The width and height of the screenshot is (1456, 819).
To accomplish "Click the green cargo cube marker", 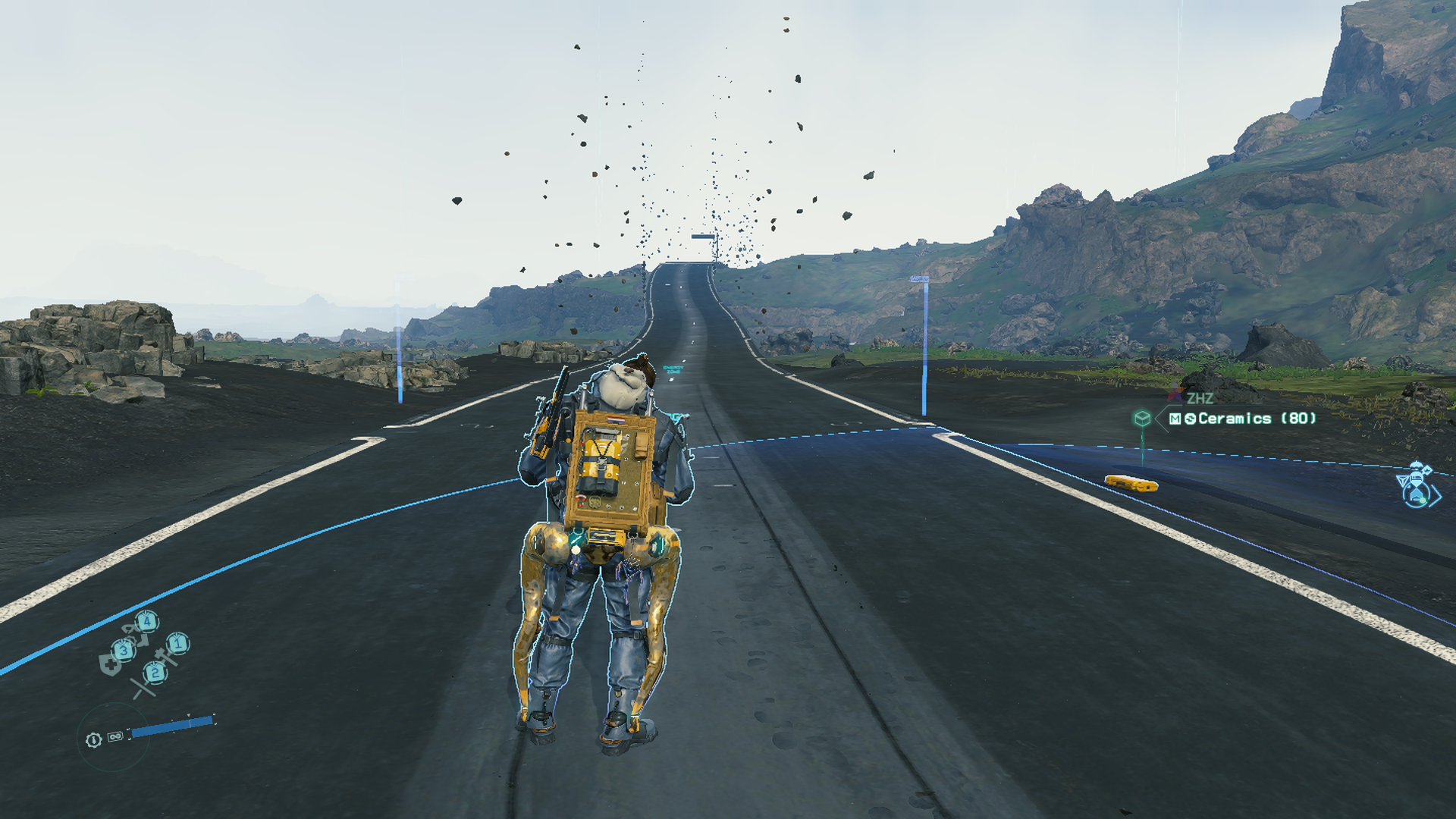I will pyautogui.click(x=1142, y=419).
